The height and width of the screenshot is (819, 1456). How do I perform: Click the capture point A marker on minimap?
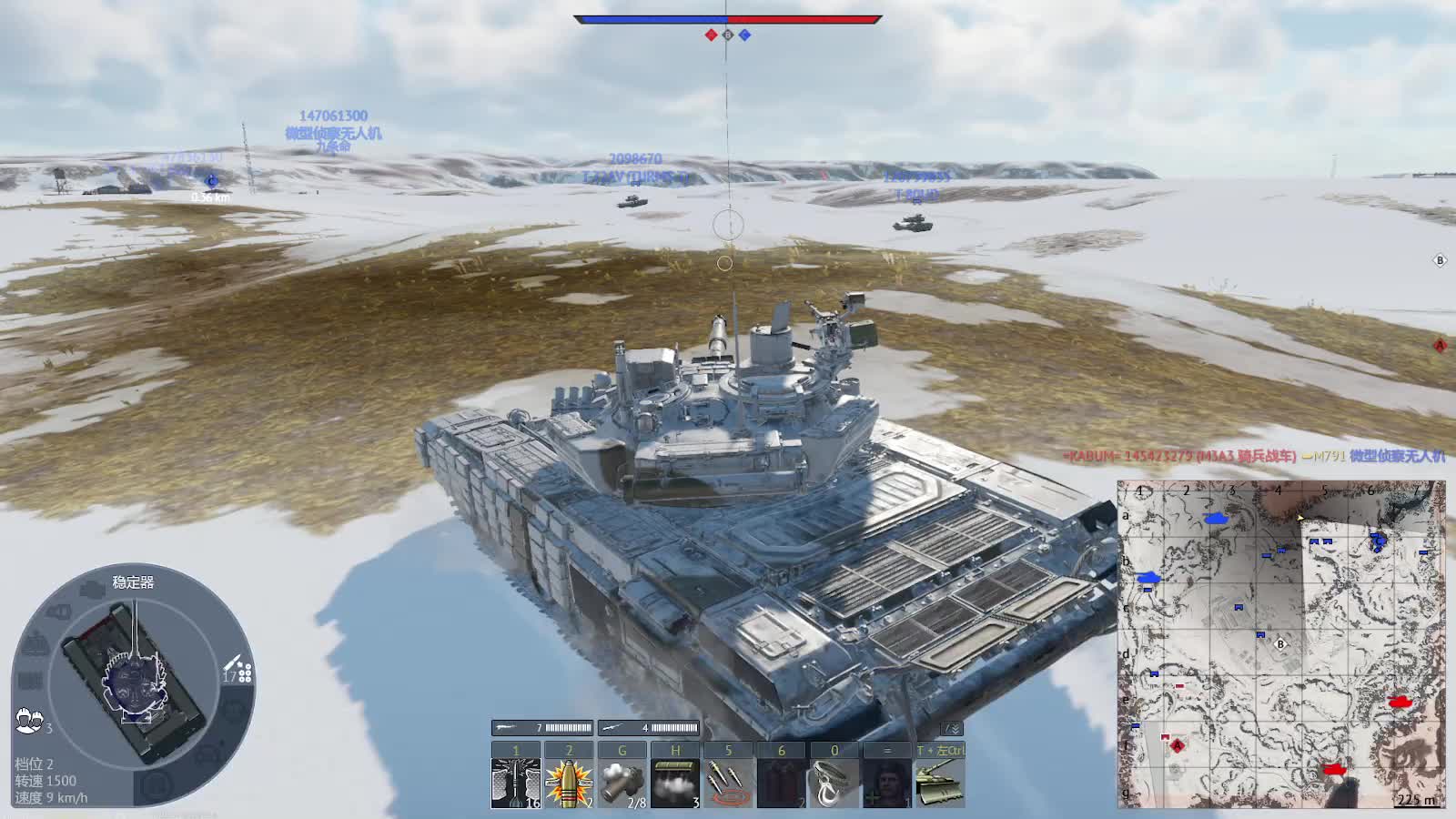pos(1177,745)
